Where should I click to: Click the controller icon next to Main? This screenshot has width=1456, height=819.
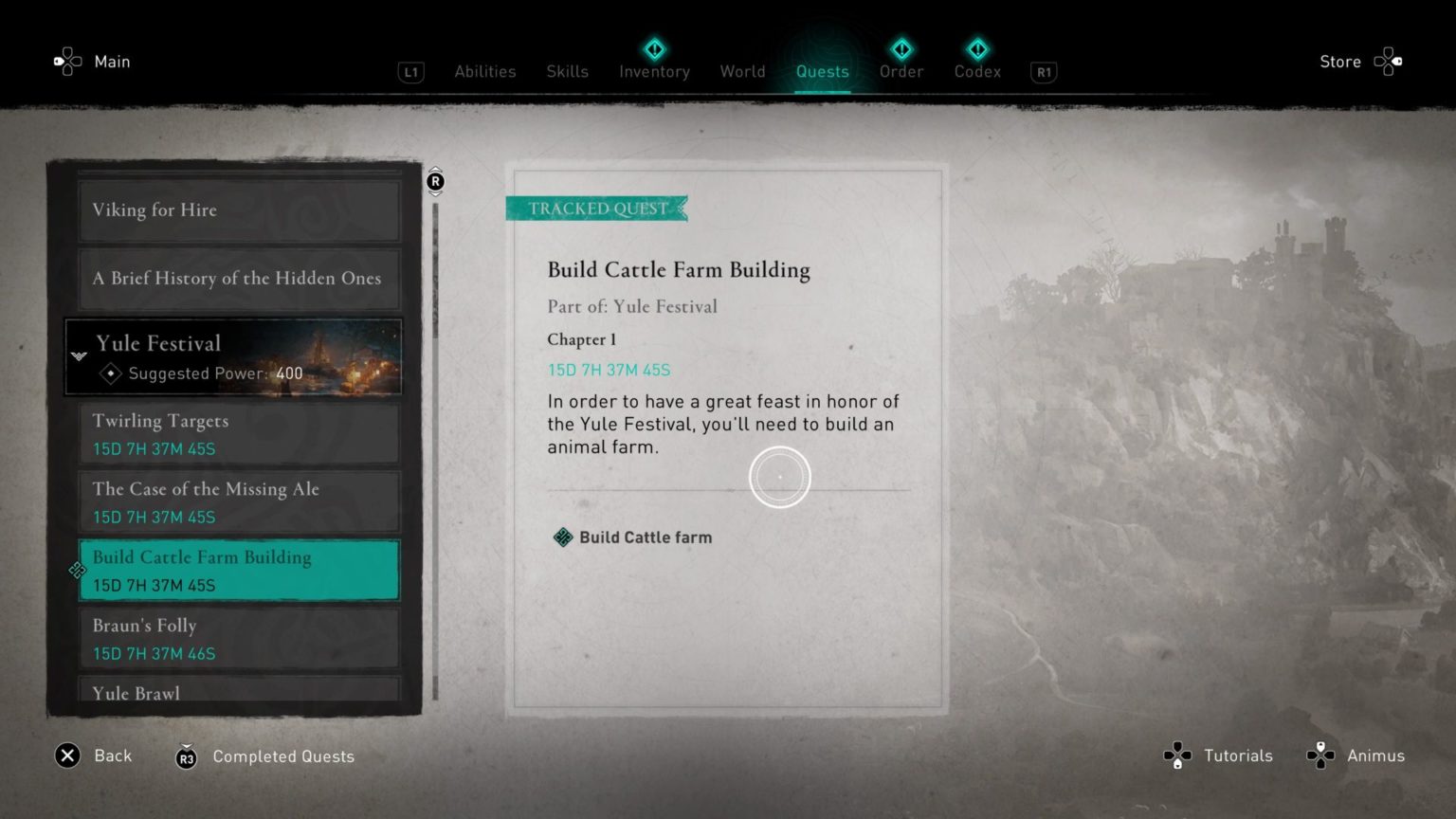click(x=66, y=61)
